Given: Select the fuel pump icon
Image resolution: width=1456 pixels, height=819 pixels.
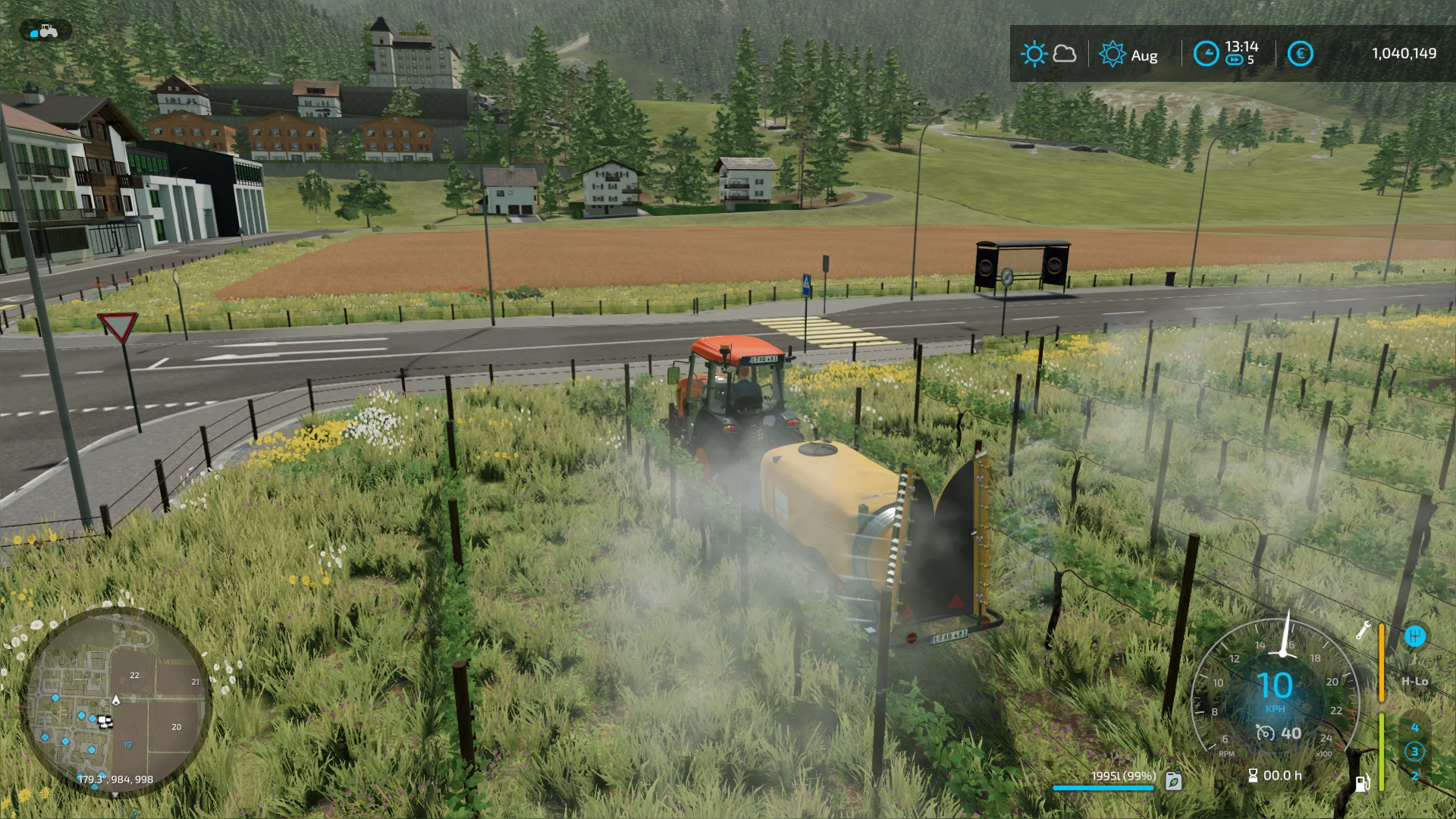Looking at the screenshot, I should tap(1362, 783).
